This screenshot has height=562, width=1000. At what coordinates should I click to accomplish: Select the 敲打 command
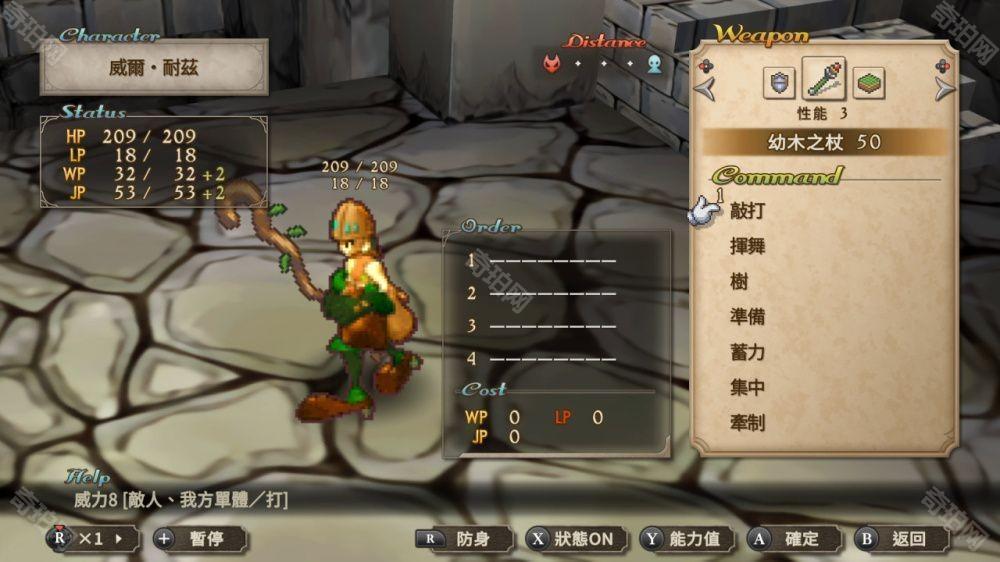click(x=747, y=211)
